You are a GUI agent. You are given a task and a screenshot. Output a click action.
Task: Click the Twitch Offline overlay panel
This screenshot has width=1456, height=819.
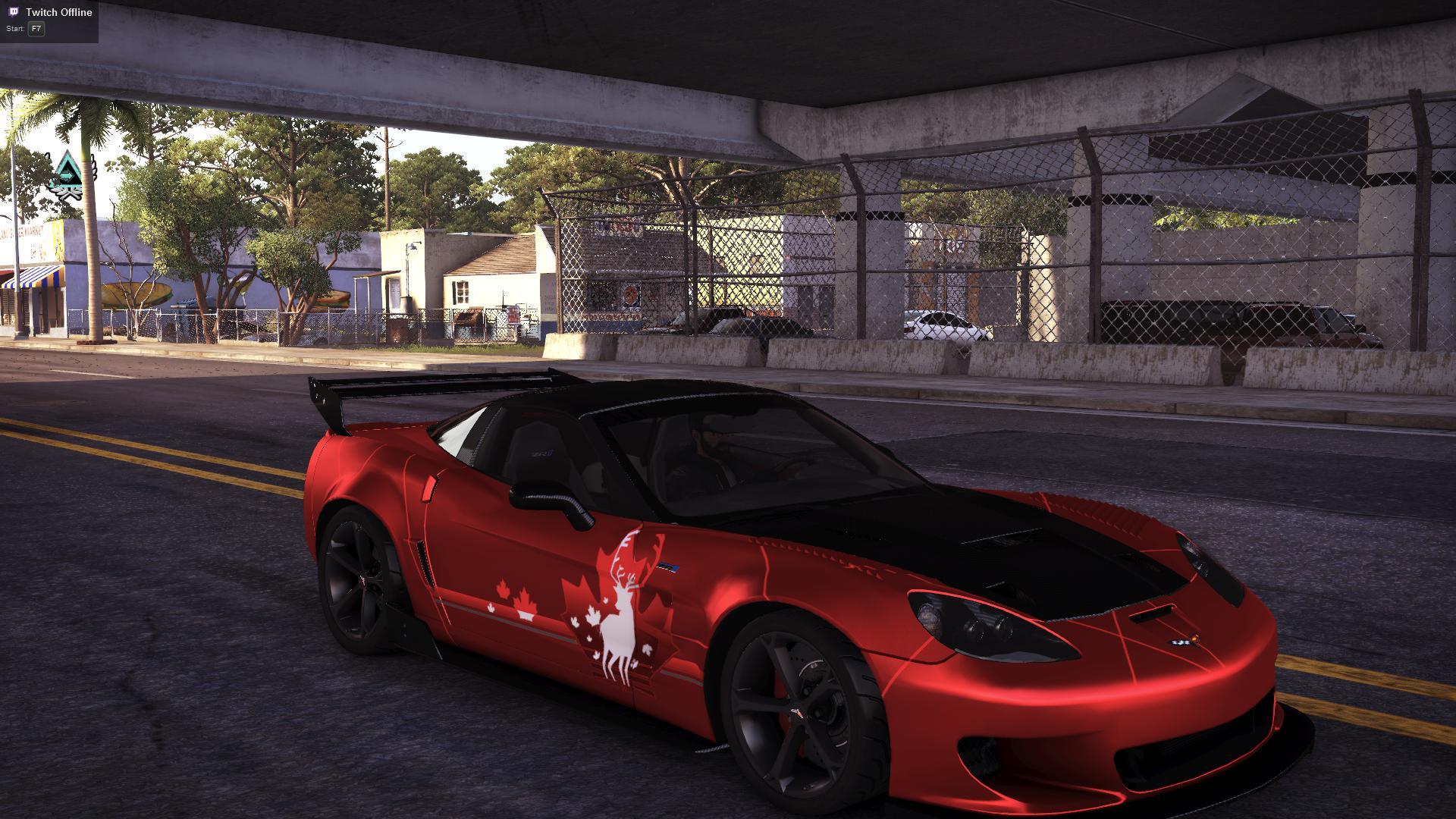point(49,20)
